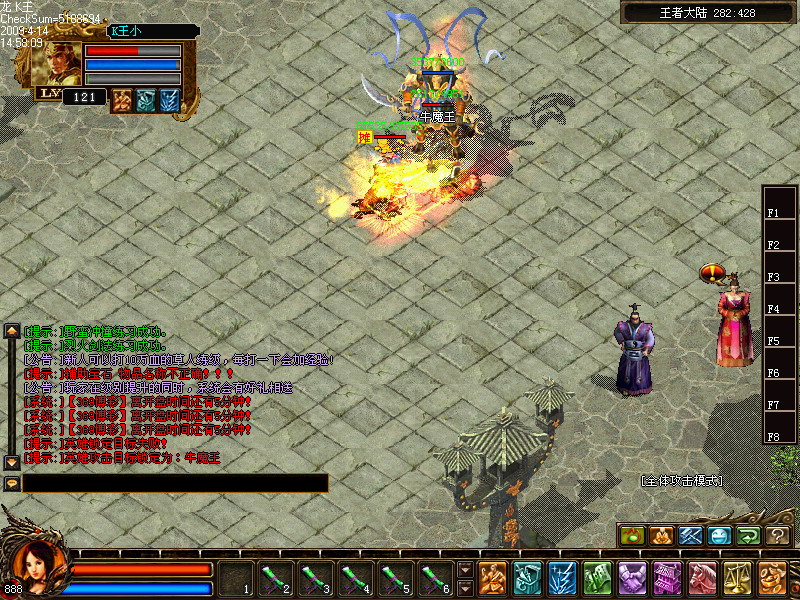The image size is (800, 600).
Task: Open the teal sword and chest icon
Action: click(x=527, y=578)
